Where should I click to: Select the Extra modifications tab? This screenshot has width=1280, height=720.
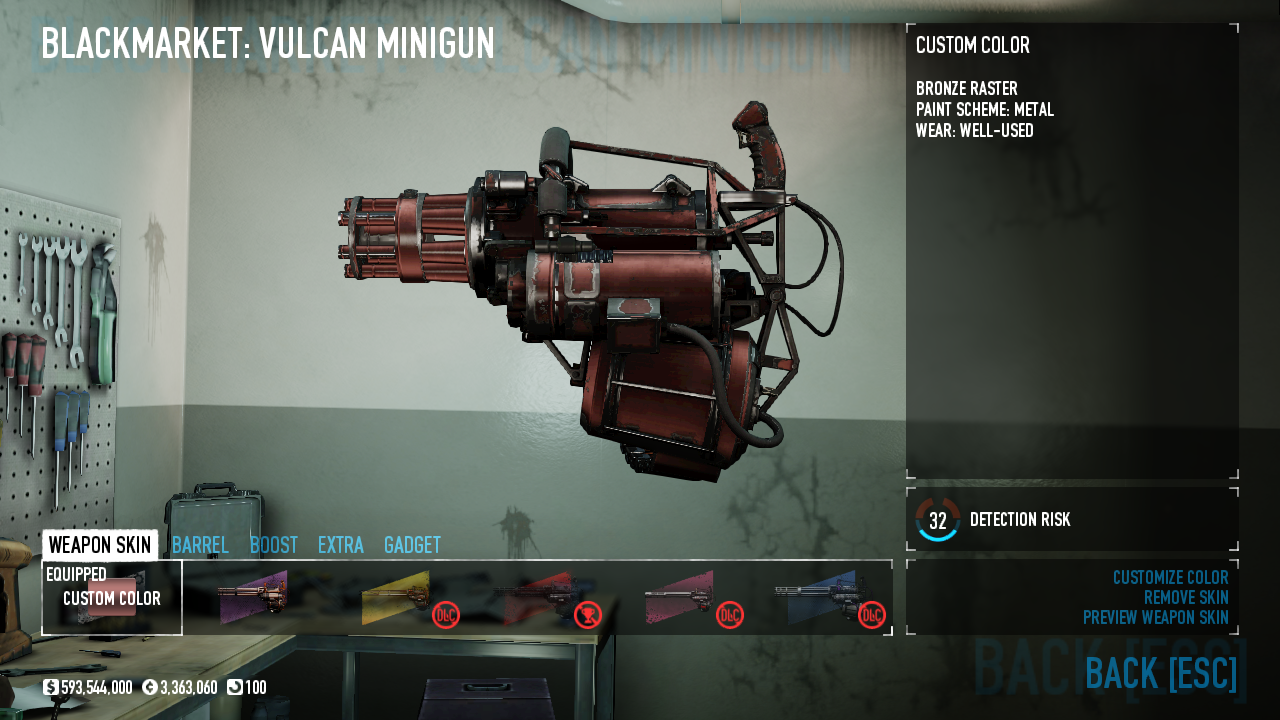tap(340, 545)
